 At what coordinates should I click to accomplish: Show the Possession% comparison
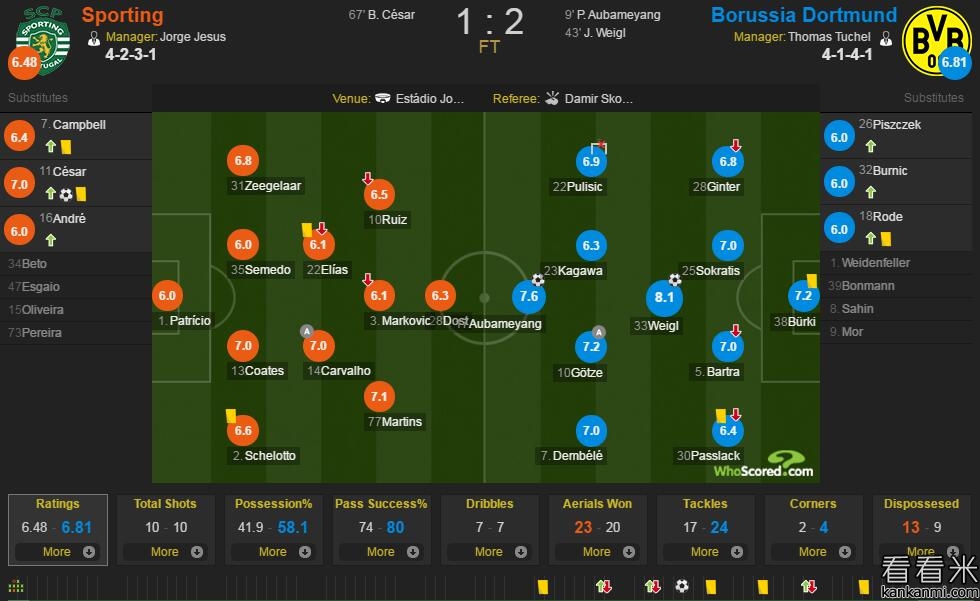pyautogui.click(x=273, y=504)
